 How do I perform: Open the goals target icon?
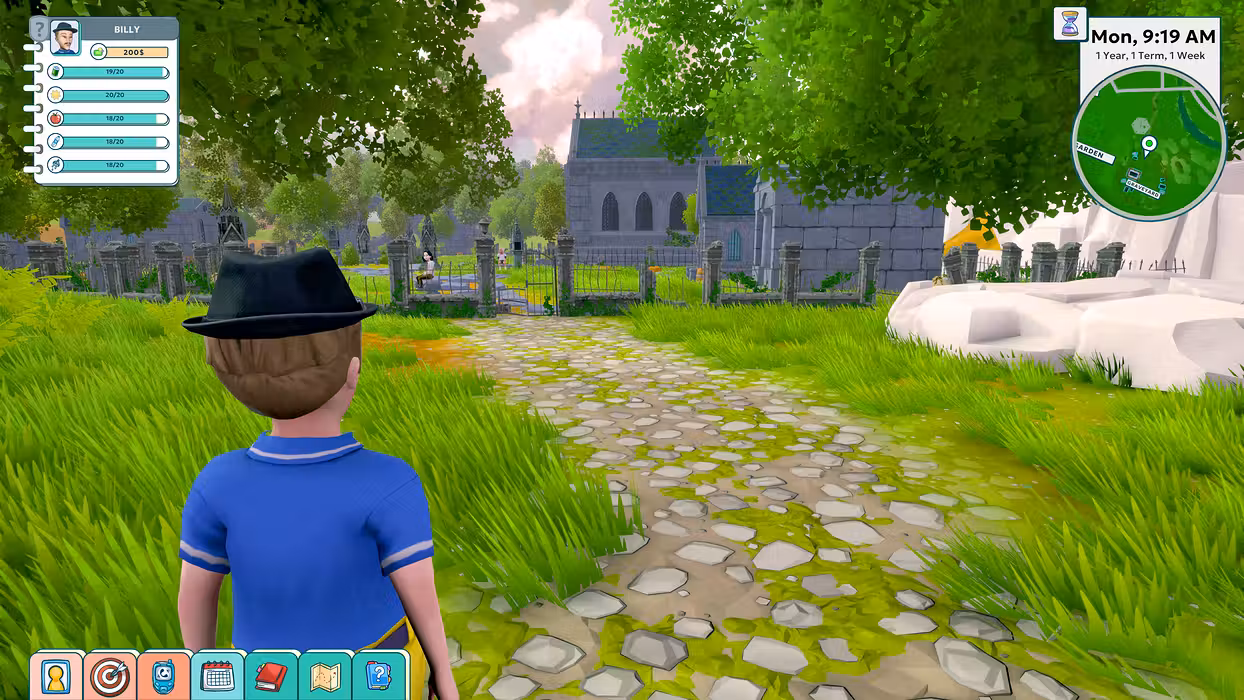tap(109, 677)
